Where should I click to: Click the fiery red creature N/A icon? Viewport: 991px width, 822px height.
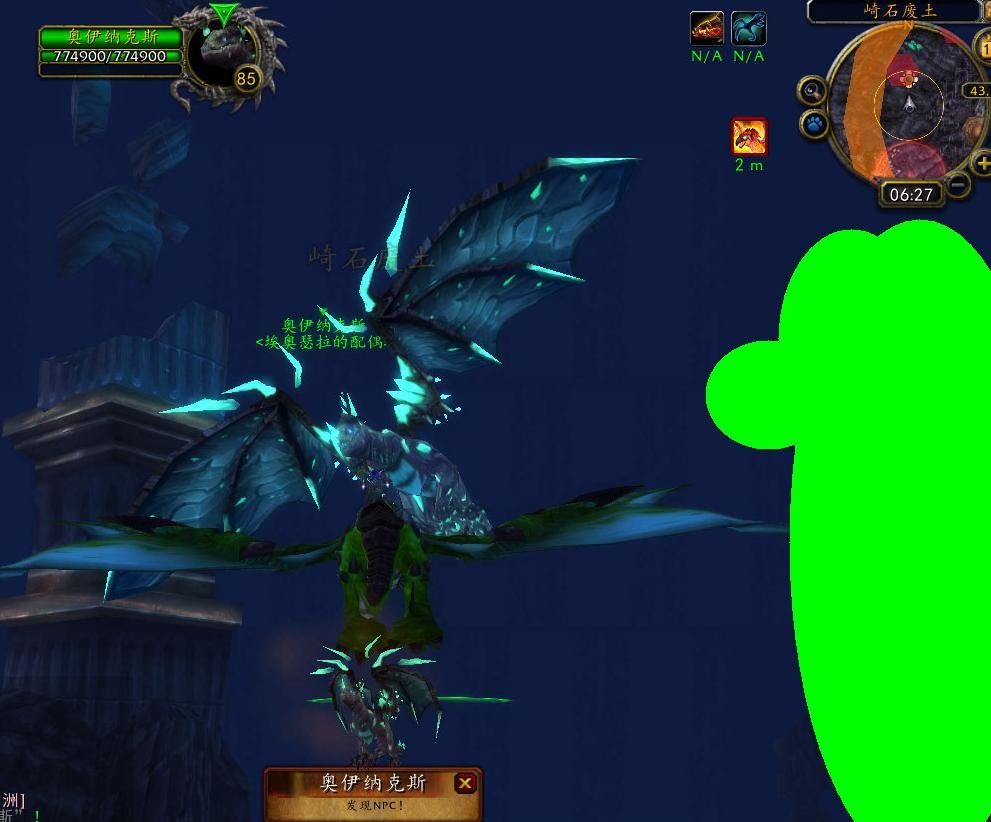(x=706, y=28)
